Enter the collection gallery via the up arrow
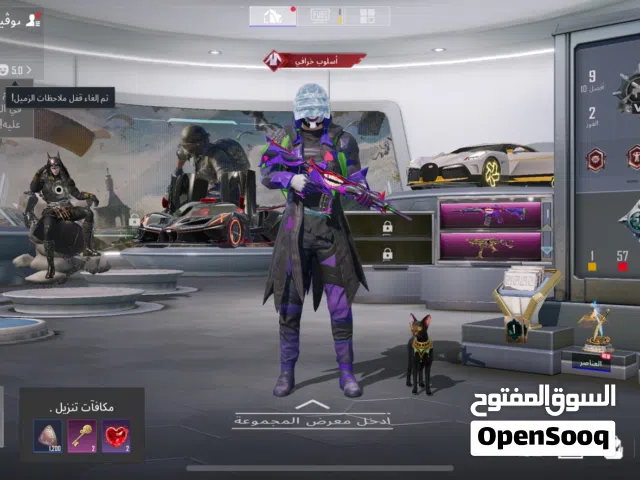640x480 pixels. tap(313, 405)
